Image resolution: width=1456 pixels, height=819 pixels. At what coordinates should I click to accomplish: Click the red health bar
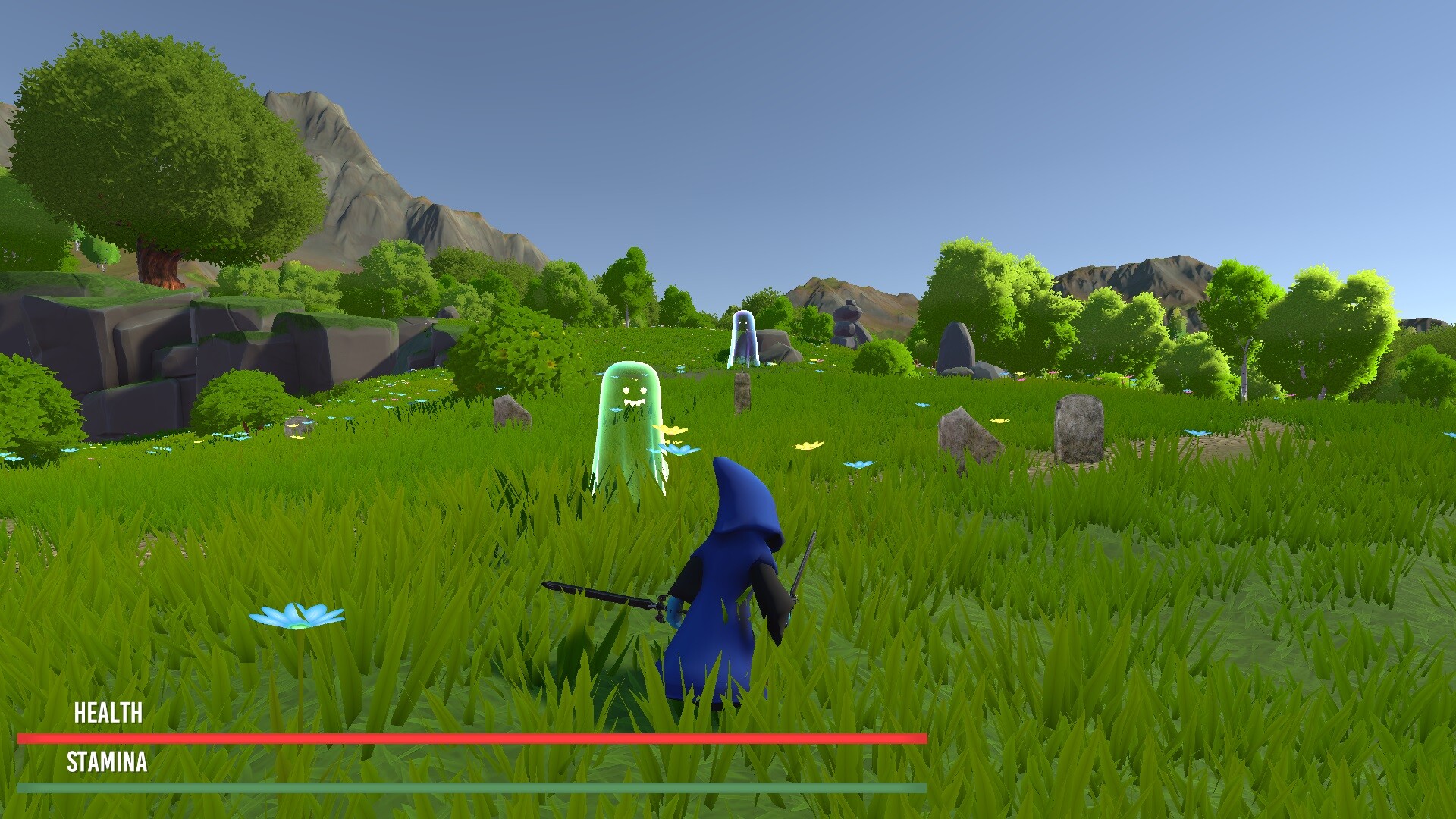470,737
